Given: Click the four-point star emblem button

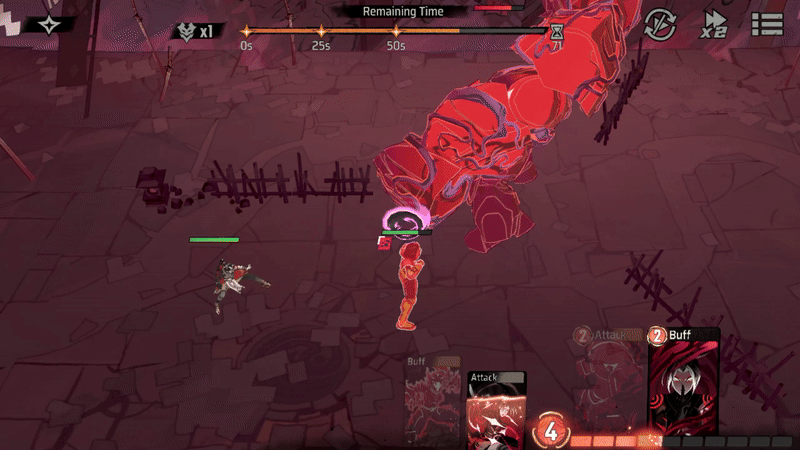Looking at the screenshot, I should pyautogui.click(x=47, y=23).
